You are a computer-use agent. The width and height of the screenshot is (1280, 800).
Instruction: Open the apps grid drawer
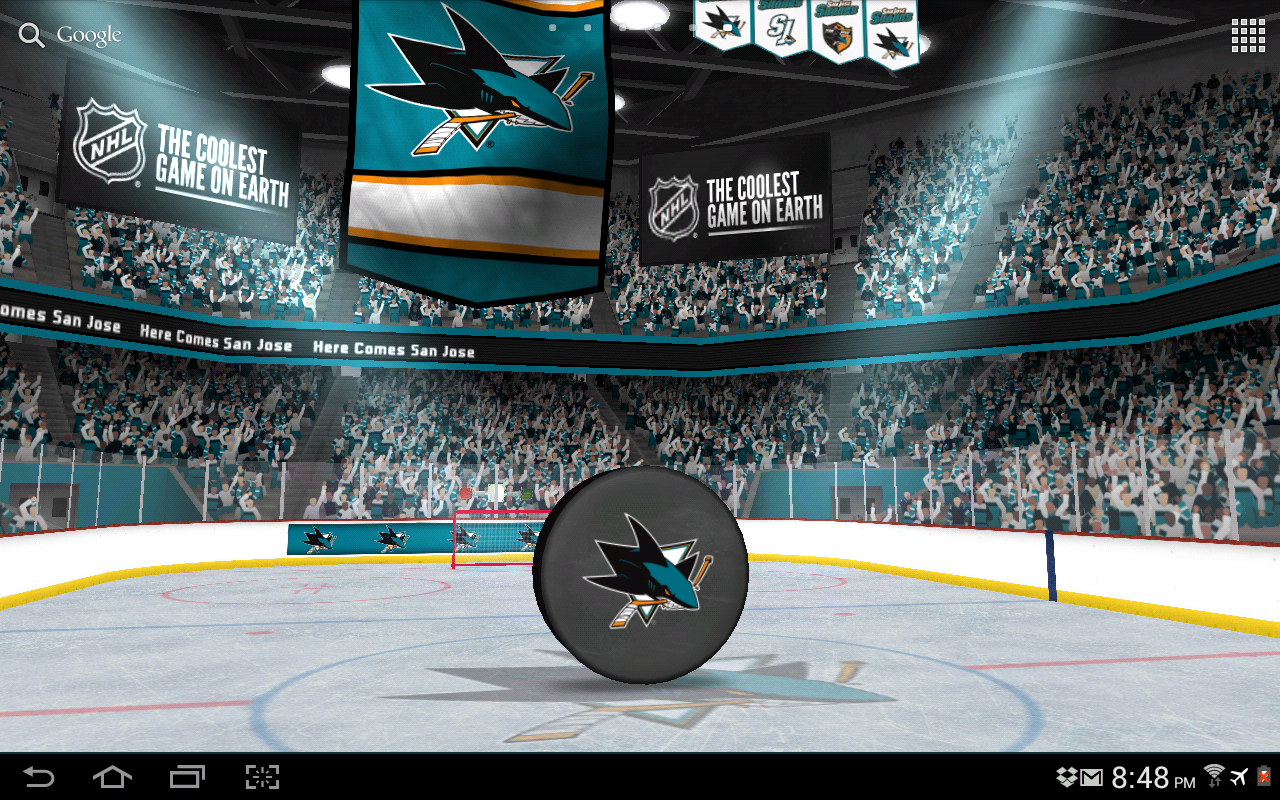coord(1248,35)
